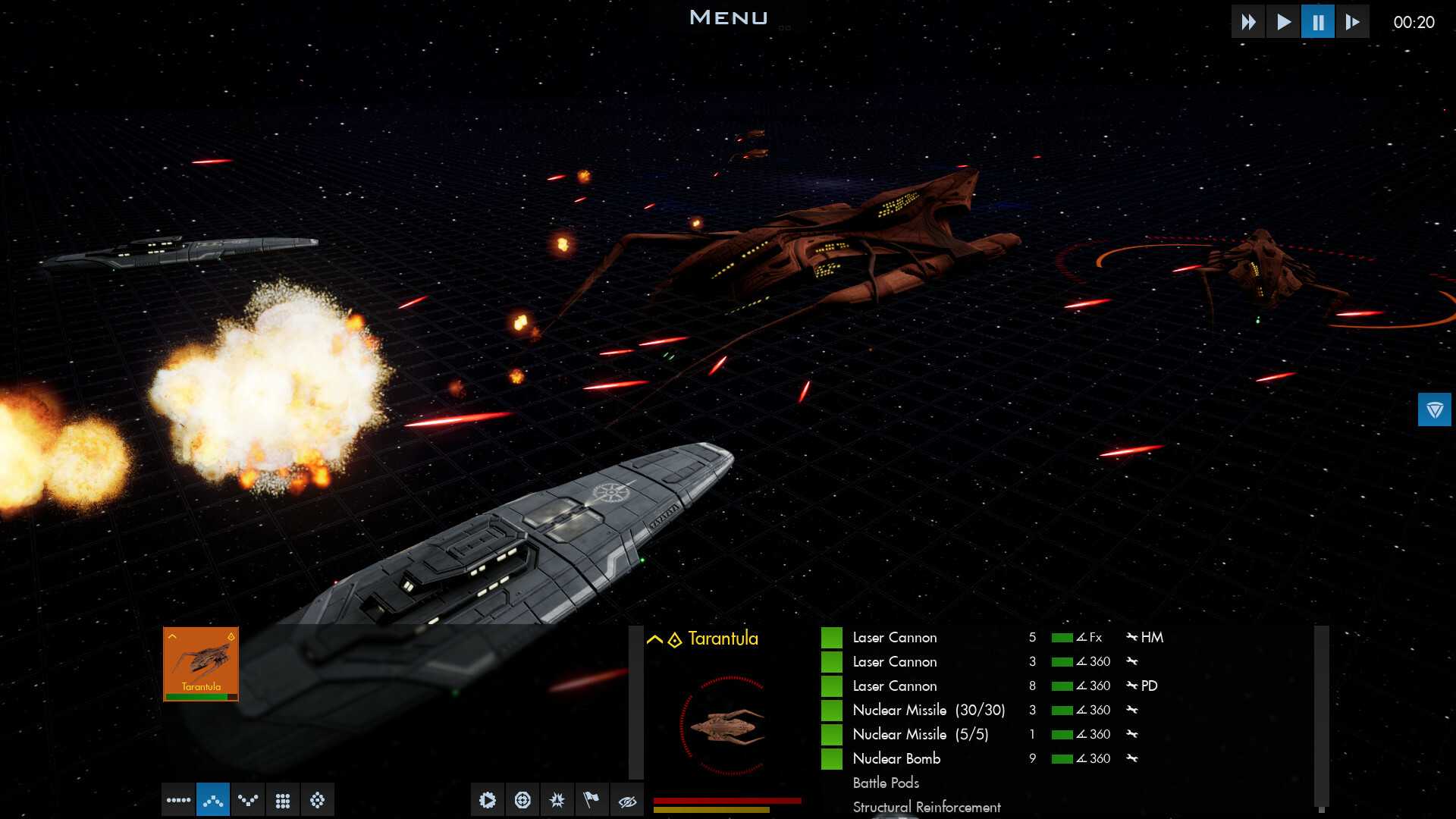Select the circular formation icon

click(318, 800)
